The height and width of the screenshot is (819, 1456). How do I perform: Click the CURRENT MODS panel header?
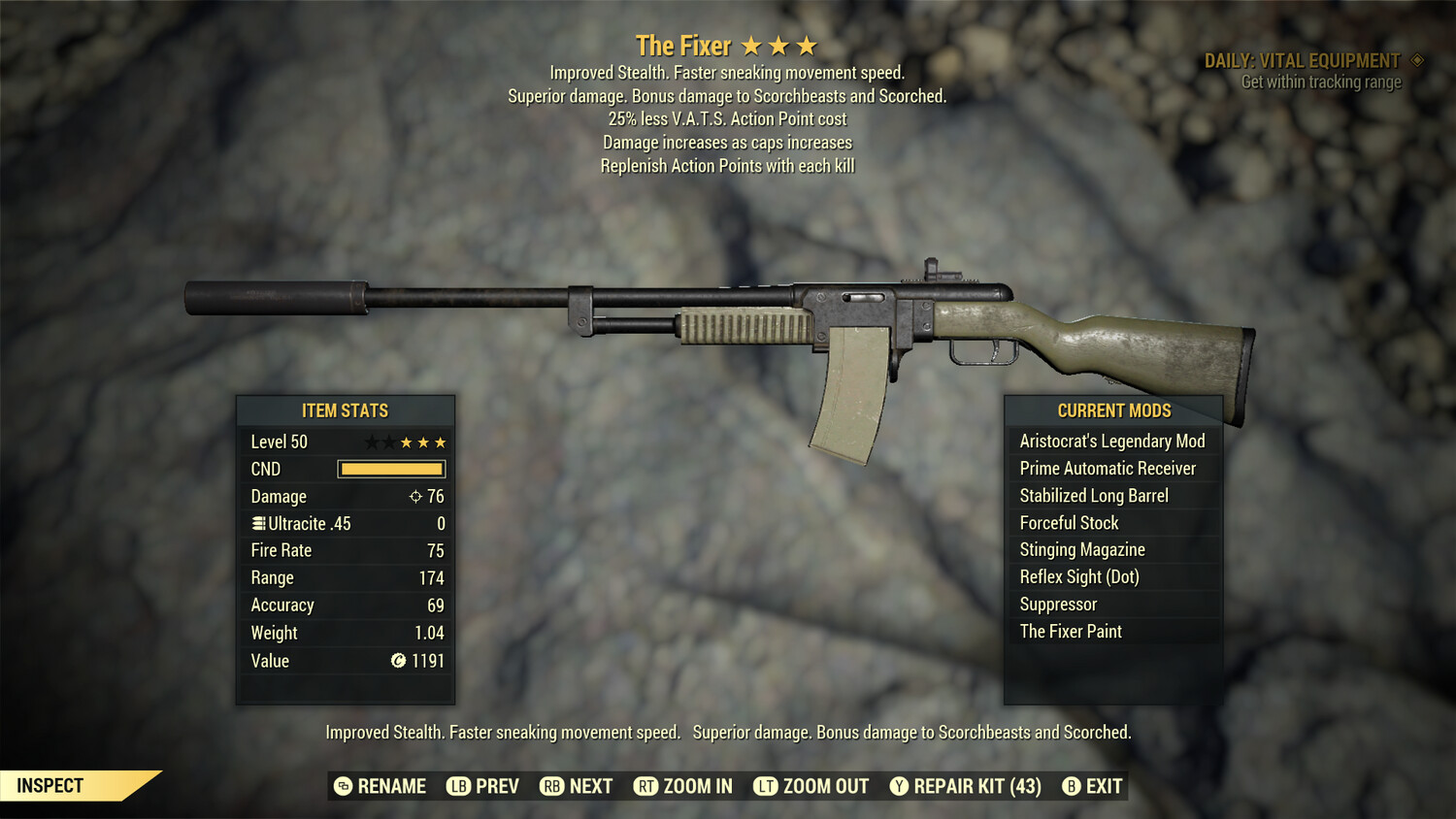pos(1112,410)
